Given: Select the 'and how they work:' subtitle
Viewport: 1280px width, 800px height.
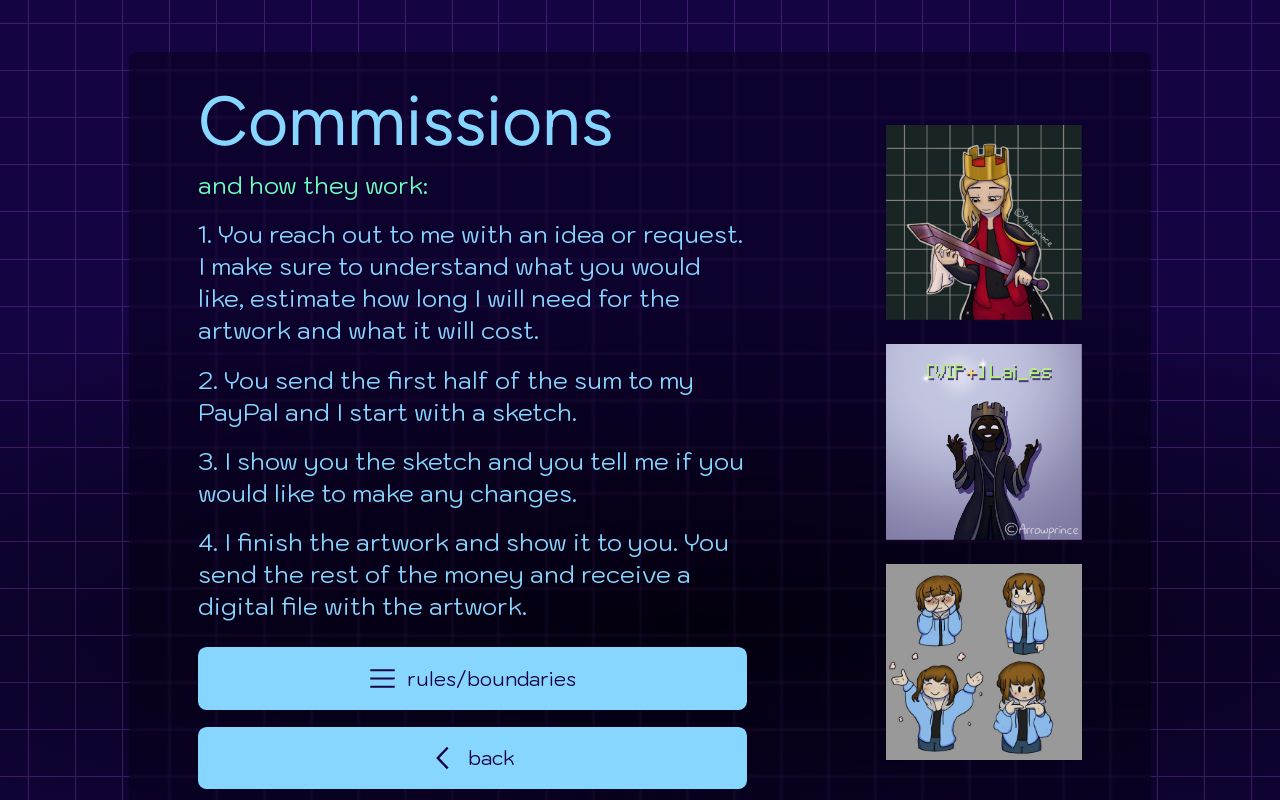Looking at the screenshot, I should point(313,186).
